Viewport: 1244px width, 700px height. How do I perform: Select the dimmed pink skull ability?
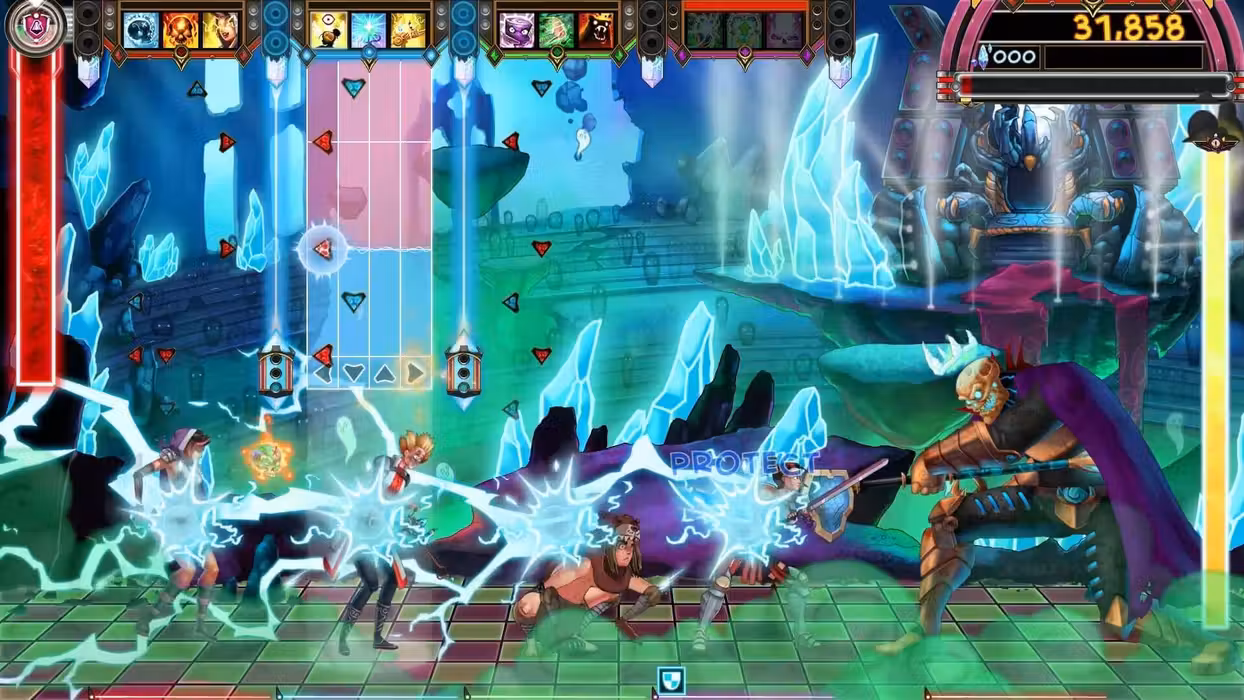[784, 30]
